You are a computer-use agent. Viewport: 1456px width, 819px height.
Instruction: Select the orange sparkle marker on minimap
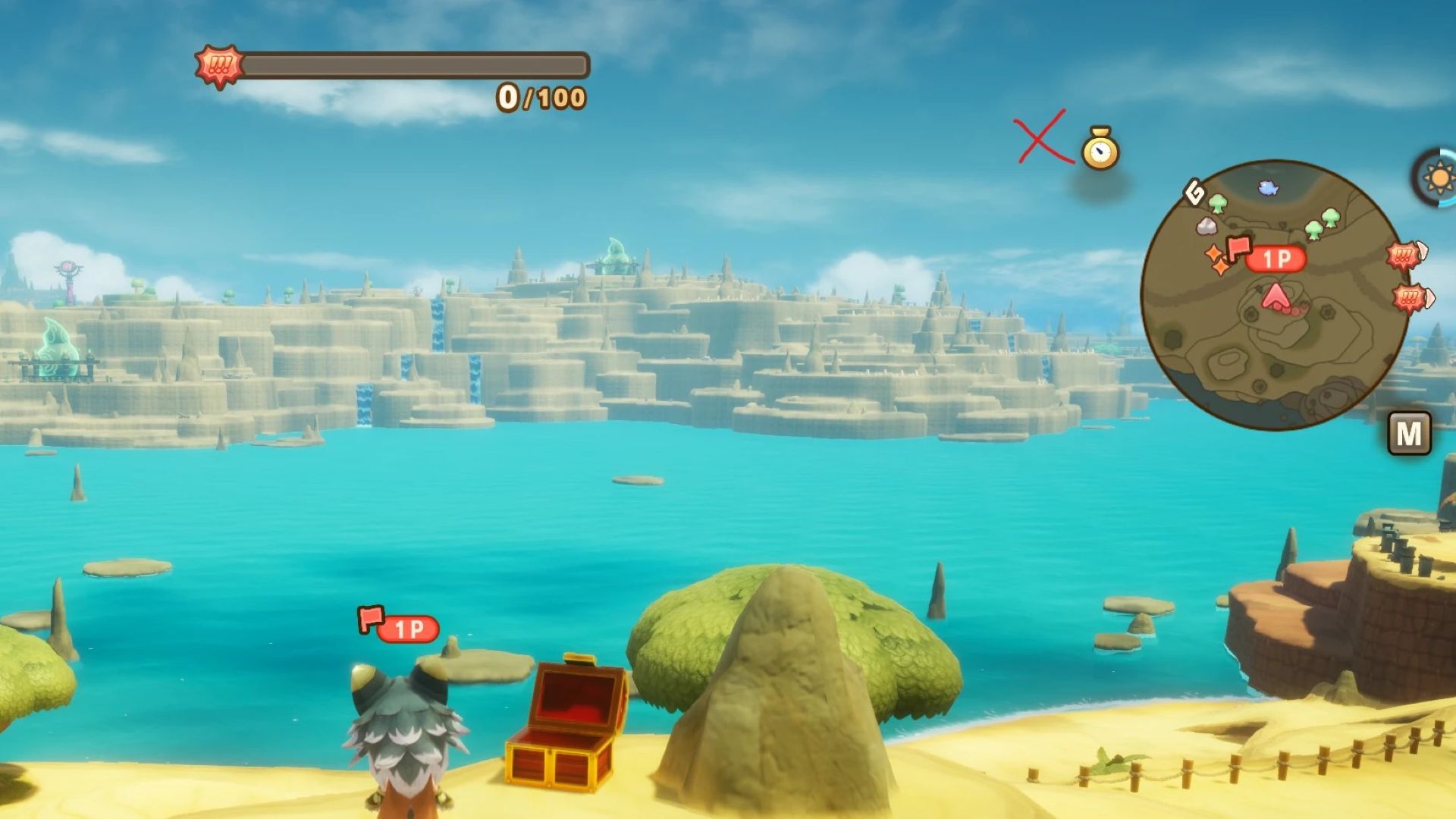[1216, 259]
